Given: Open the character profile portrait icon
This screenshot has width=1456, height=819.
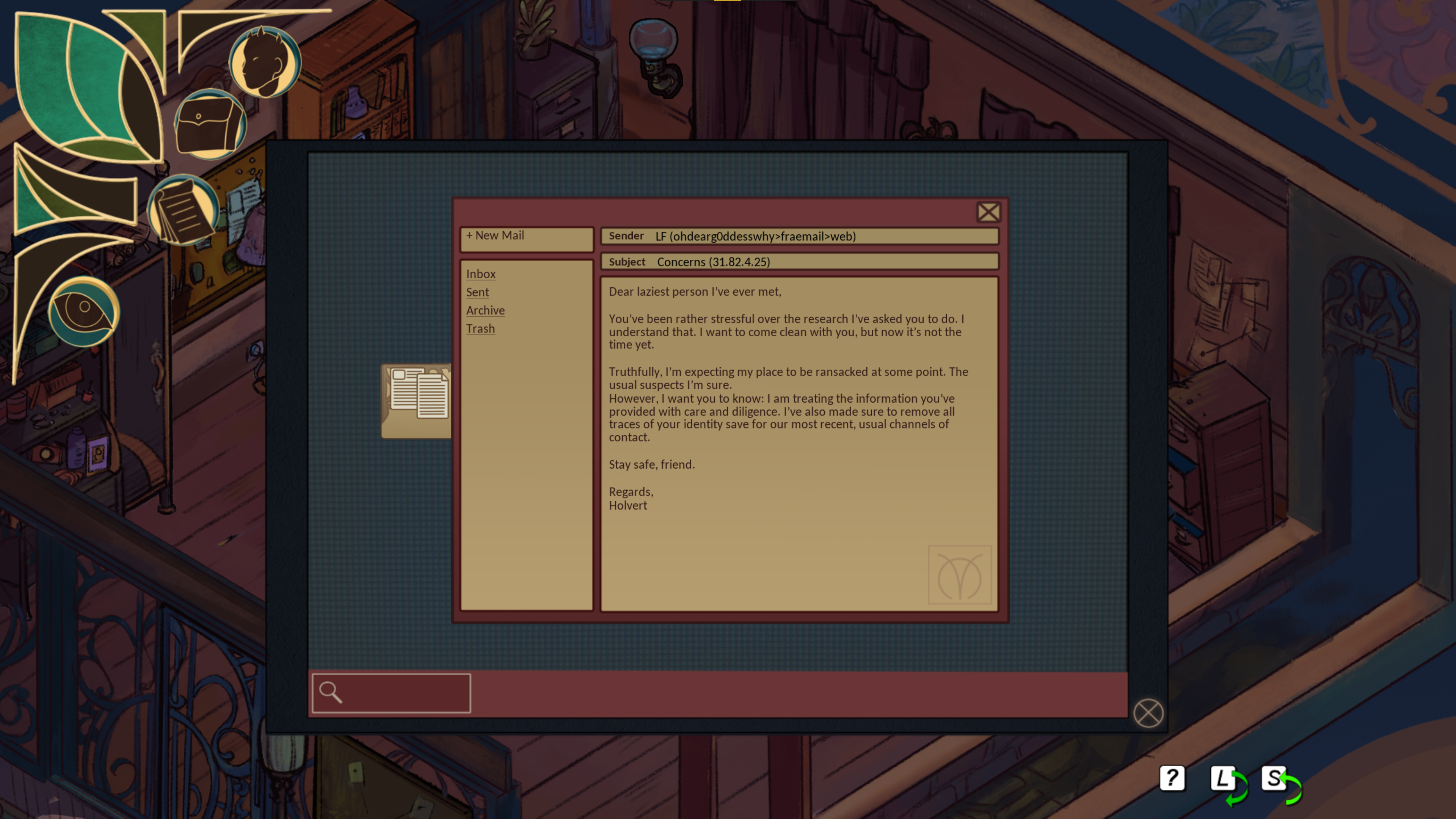Looking at the screenshot, I should pyautogui.click(x=265, y=61).
